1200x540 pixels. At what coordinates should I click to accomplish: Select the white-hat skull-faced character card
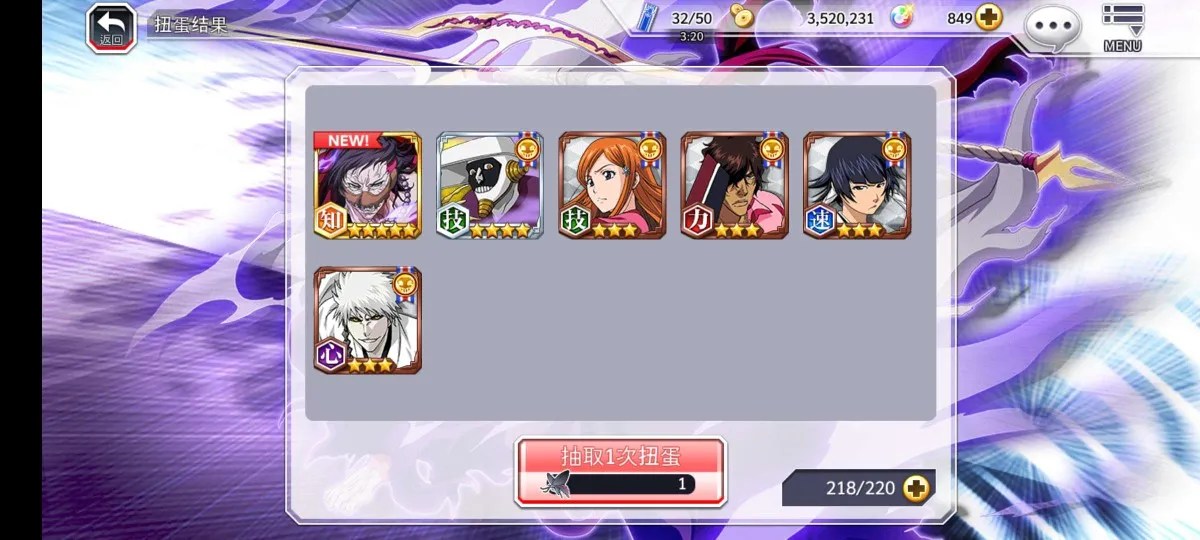(490, 185)
